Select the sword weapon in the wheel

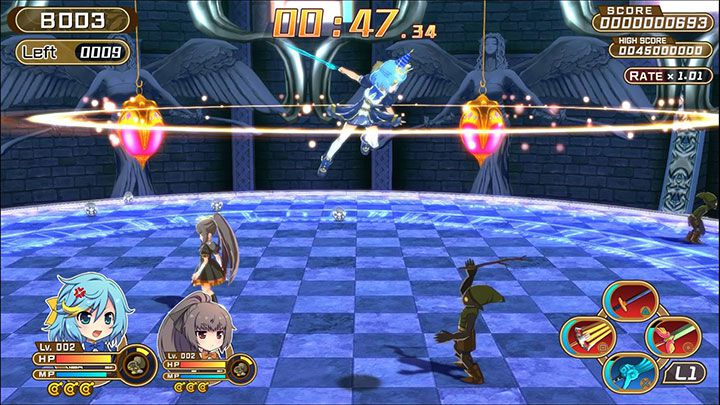tap(630, 300)
